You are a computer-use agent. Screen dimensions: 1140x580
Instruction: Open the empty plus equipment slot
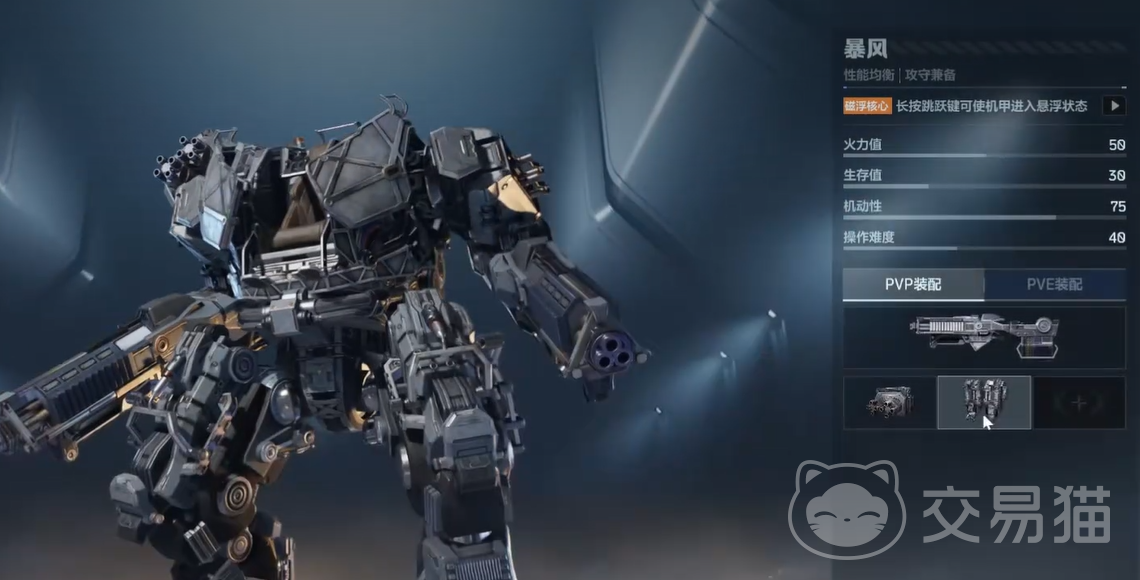pyautogui.click(x=1079, y=403)
